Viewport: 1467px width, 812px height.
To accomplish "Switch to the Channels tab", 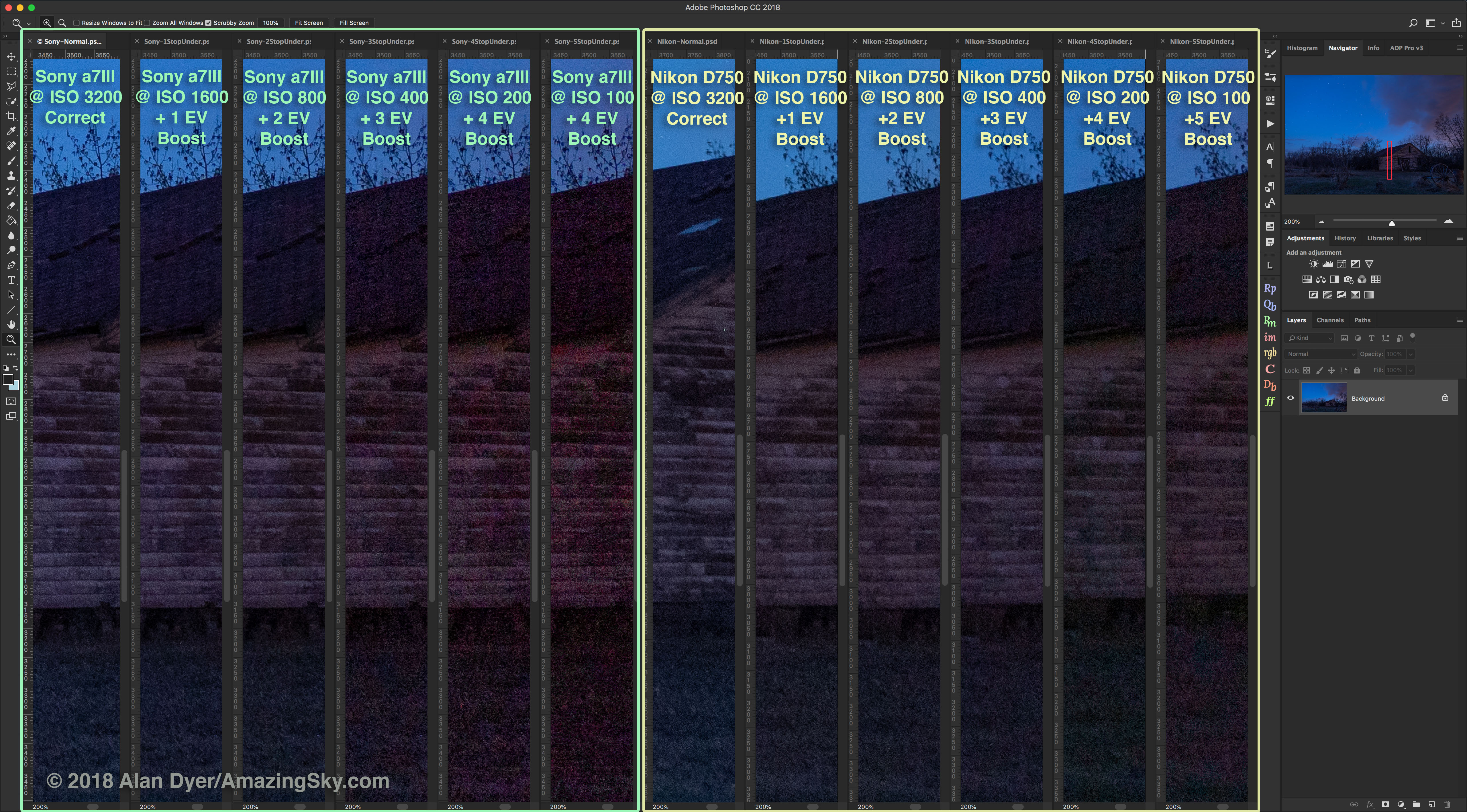I will tap(1330, 320).
